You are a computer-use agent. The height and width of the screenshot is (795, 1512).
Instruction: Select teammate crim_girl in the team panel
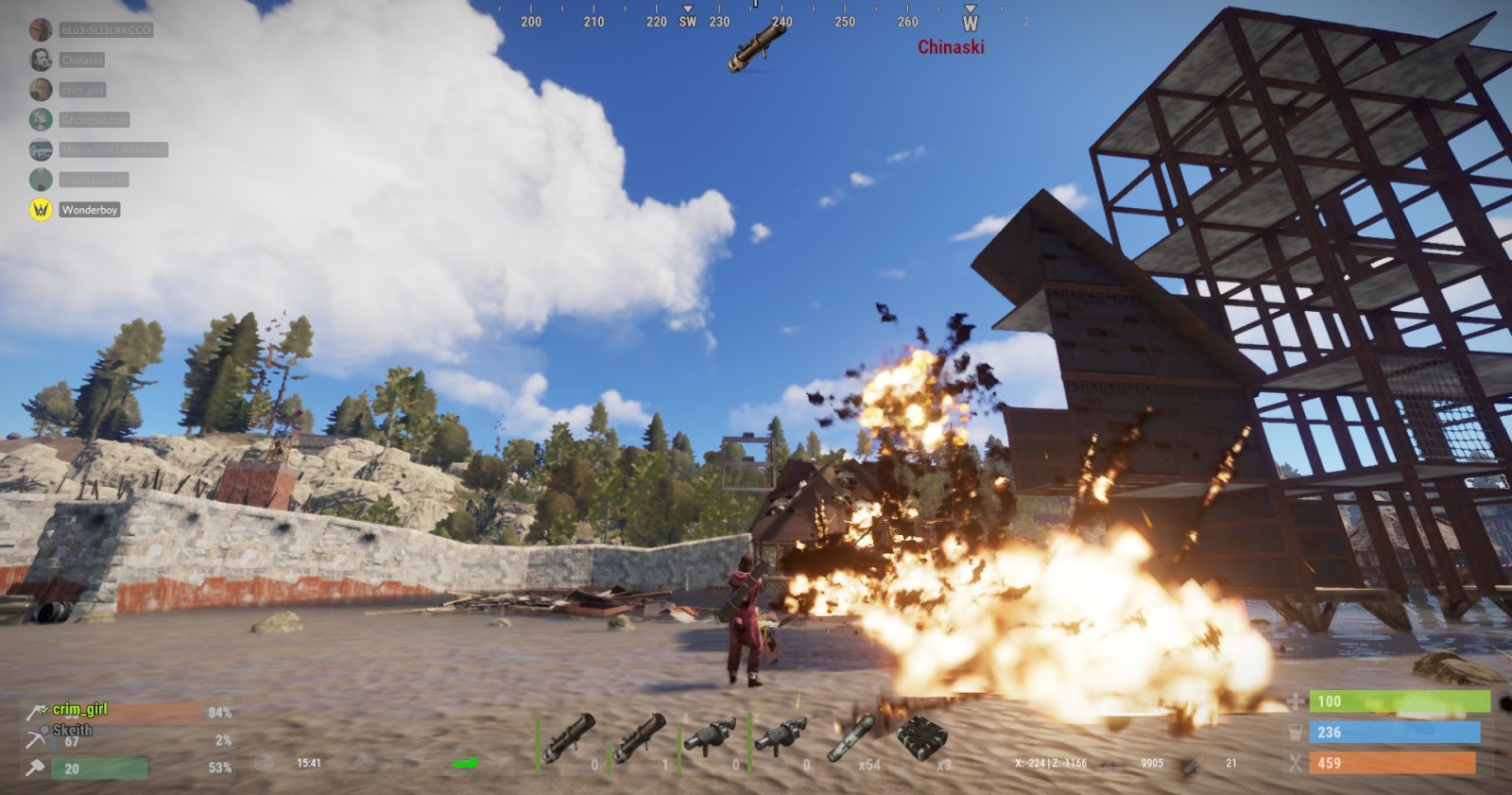pyautogui.click(x=79, y=709)
